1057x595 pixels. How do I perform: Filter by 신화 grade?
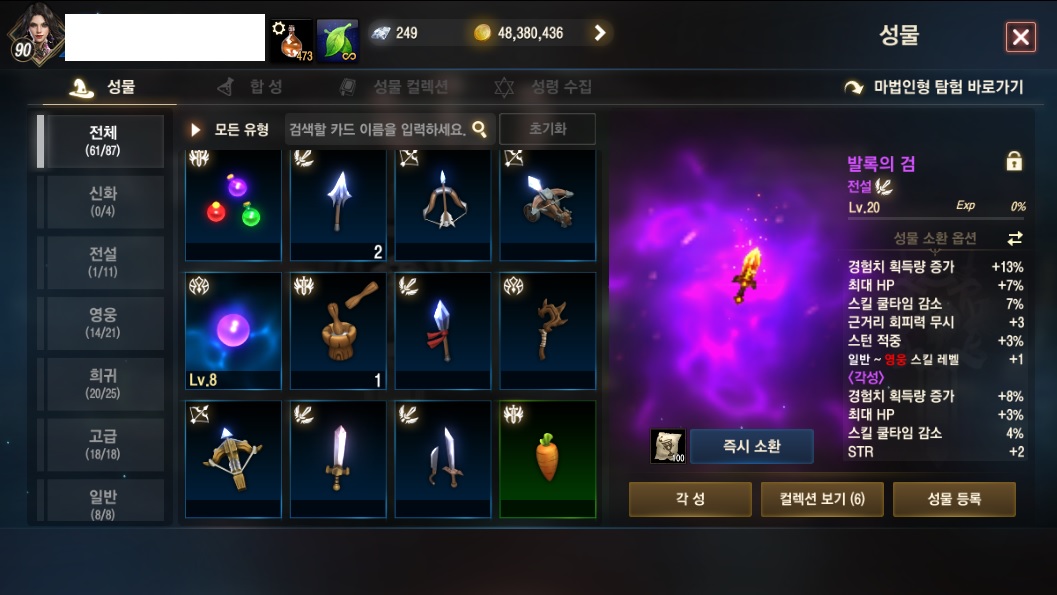102,202
